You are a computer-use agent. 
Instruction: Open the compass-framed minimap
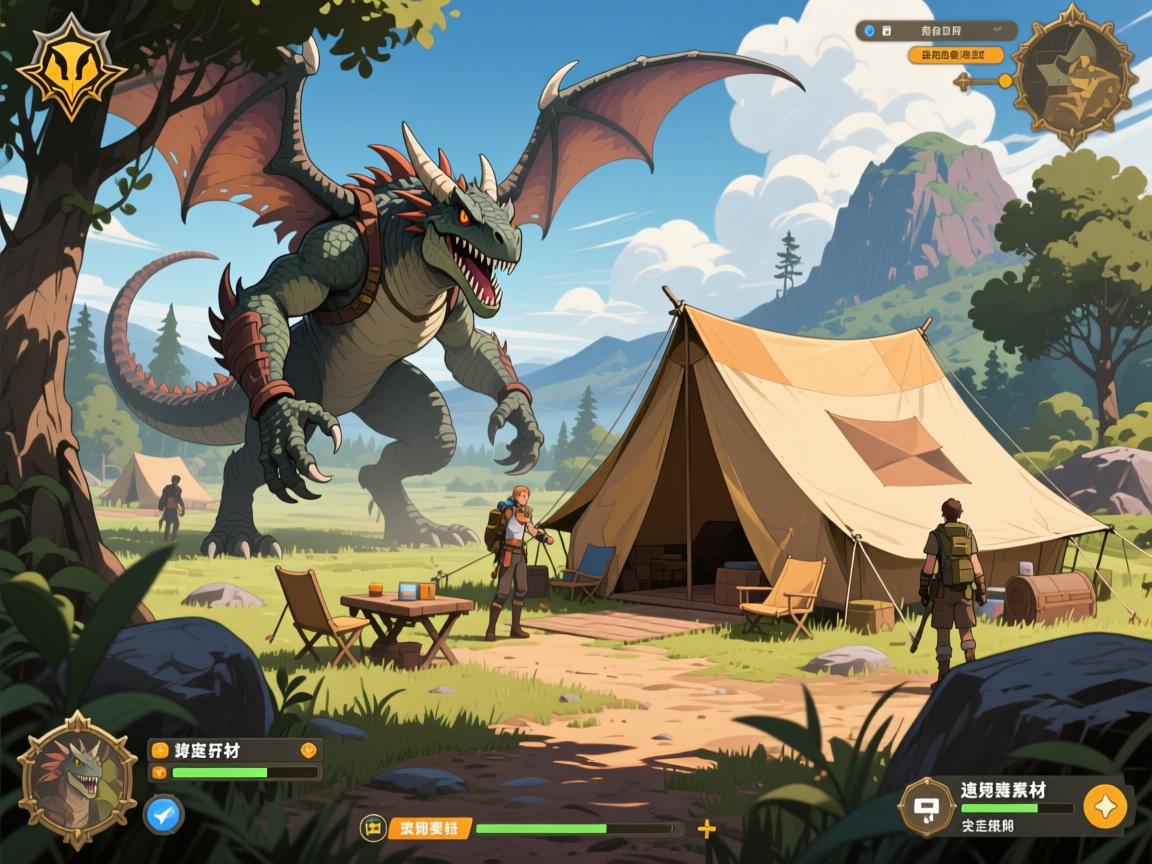coord(1073,77)
